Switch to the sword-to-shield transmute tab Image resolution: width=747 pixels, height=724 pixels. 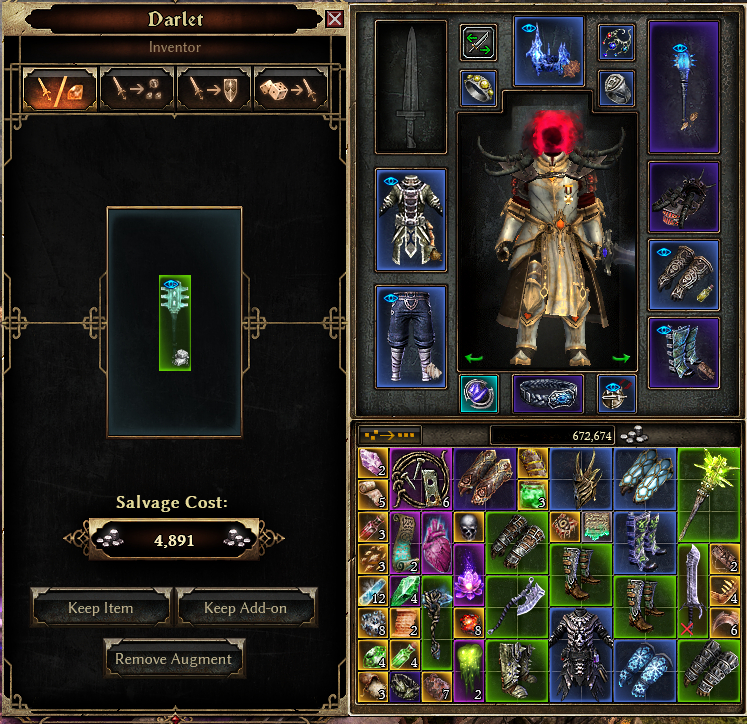point(213,88)
